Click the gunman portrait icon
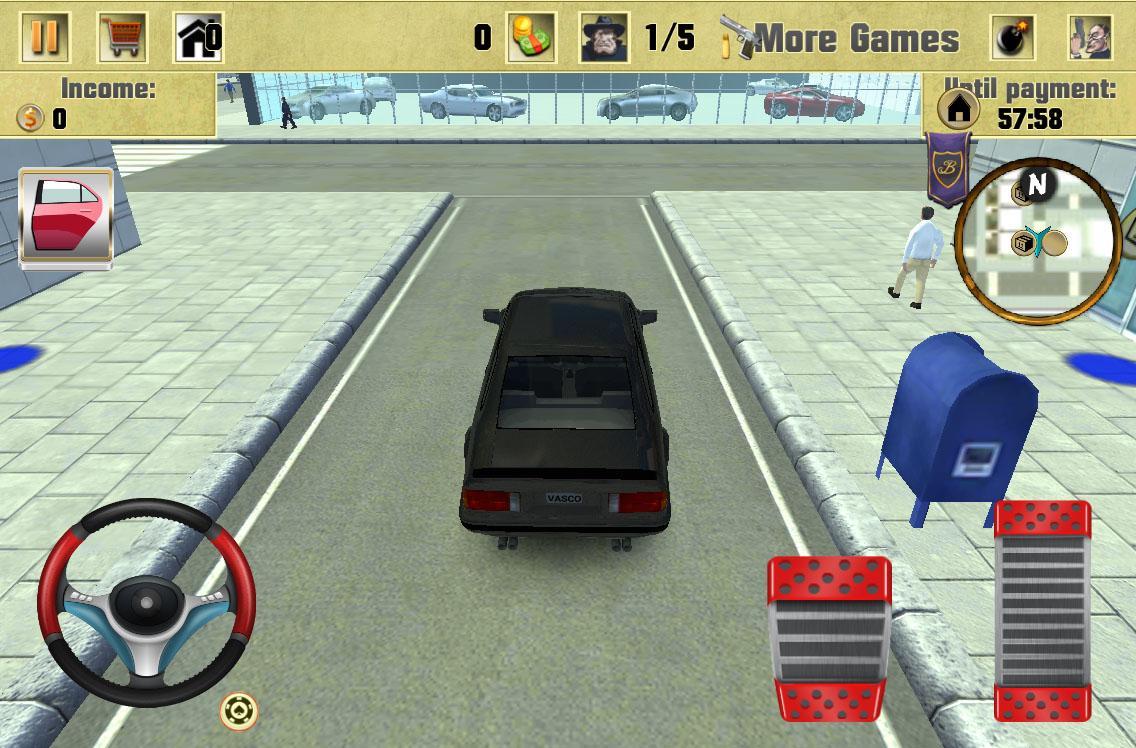This screenshot has width=1136, height=748. (1089, 38)
